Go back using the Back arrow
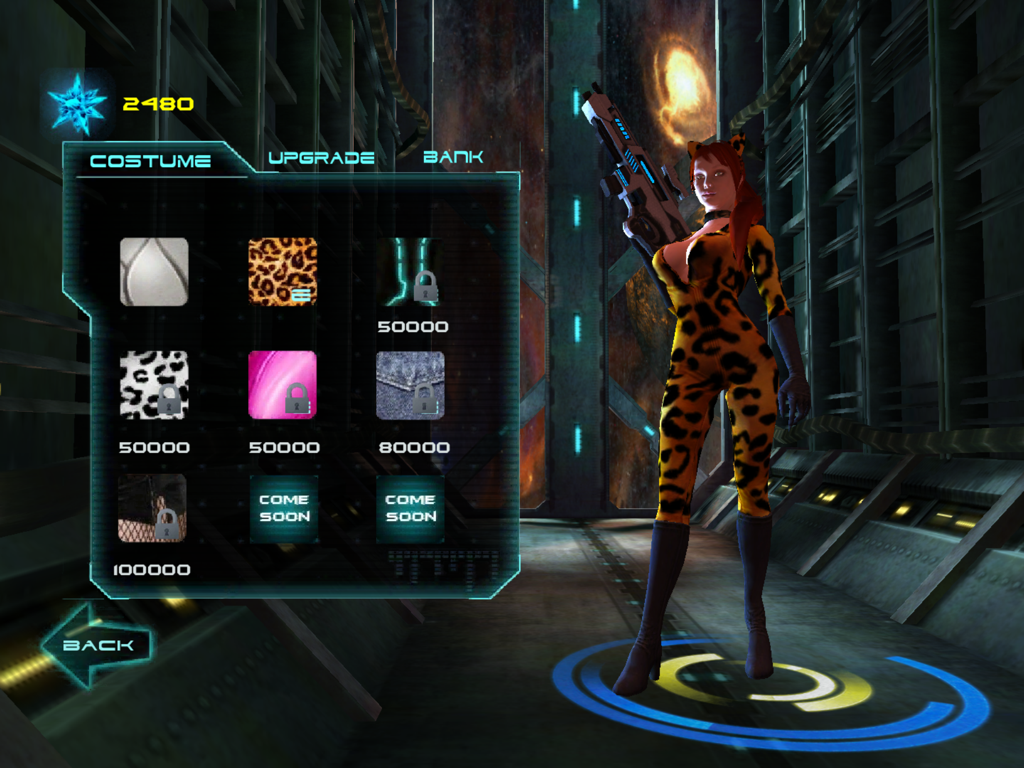The image size is (1024, 768). click(96, 645)
